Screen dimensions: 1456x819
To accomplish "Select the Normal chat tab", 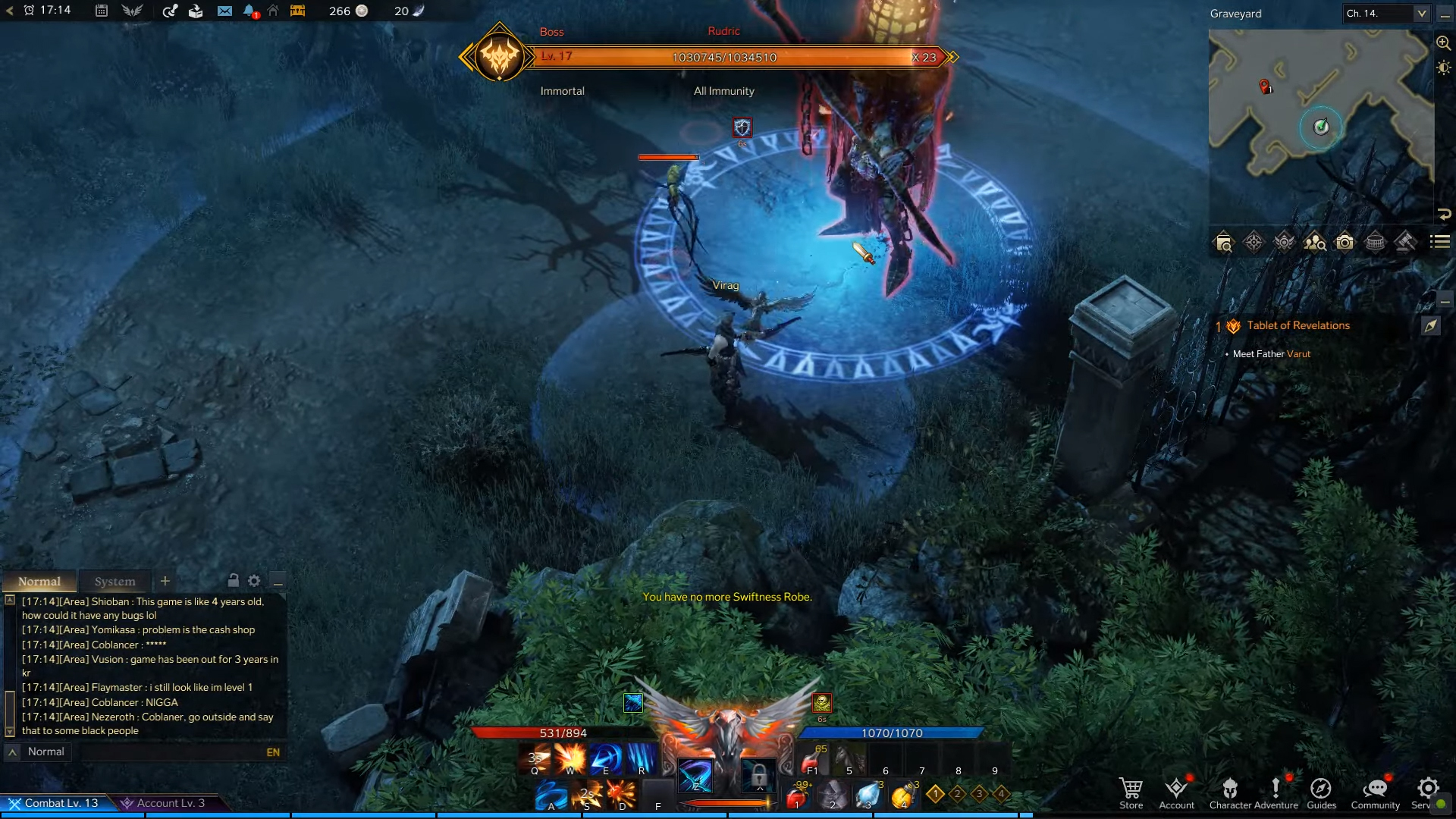I will [39, 582].
